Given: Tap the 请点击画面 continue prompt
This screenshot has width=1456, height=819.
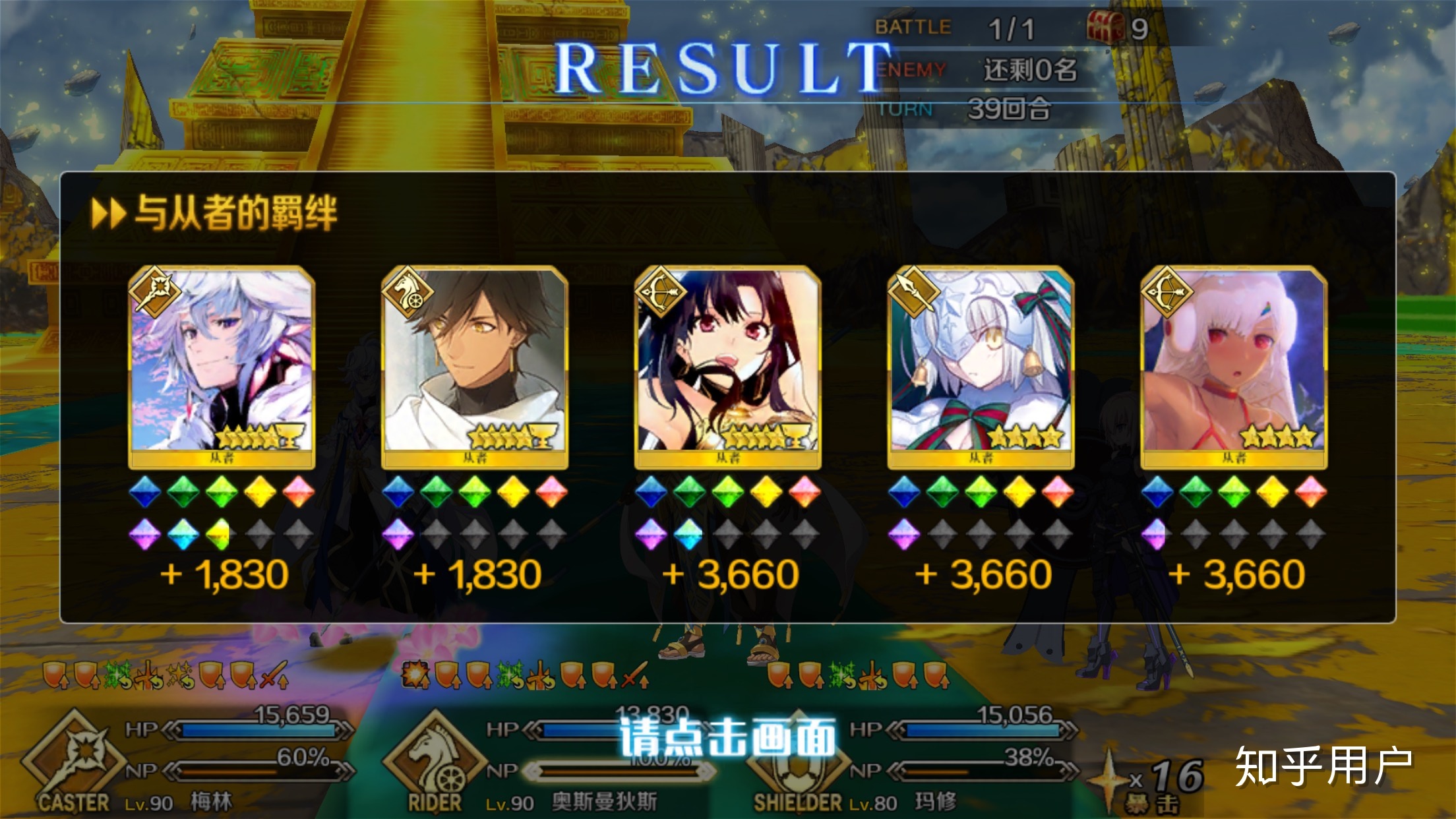Looking at the screenshot, I should (728, 737).
